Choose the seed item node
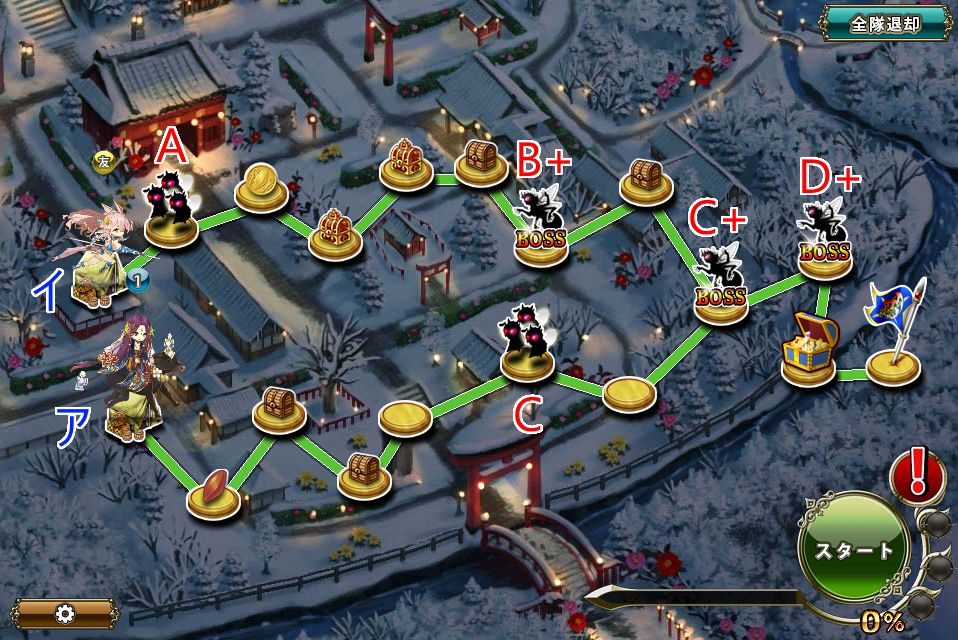 tap(214, 495)
